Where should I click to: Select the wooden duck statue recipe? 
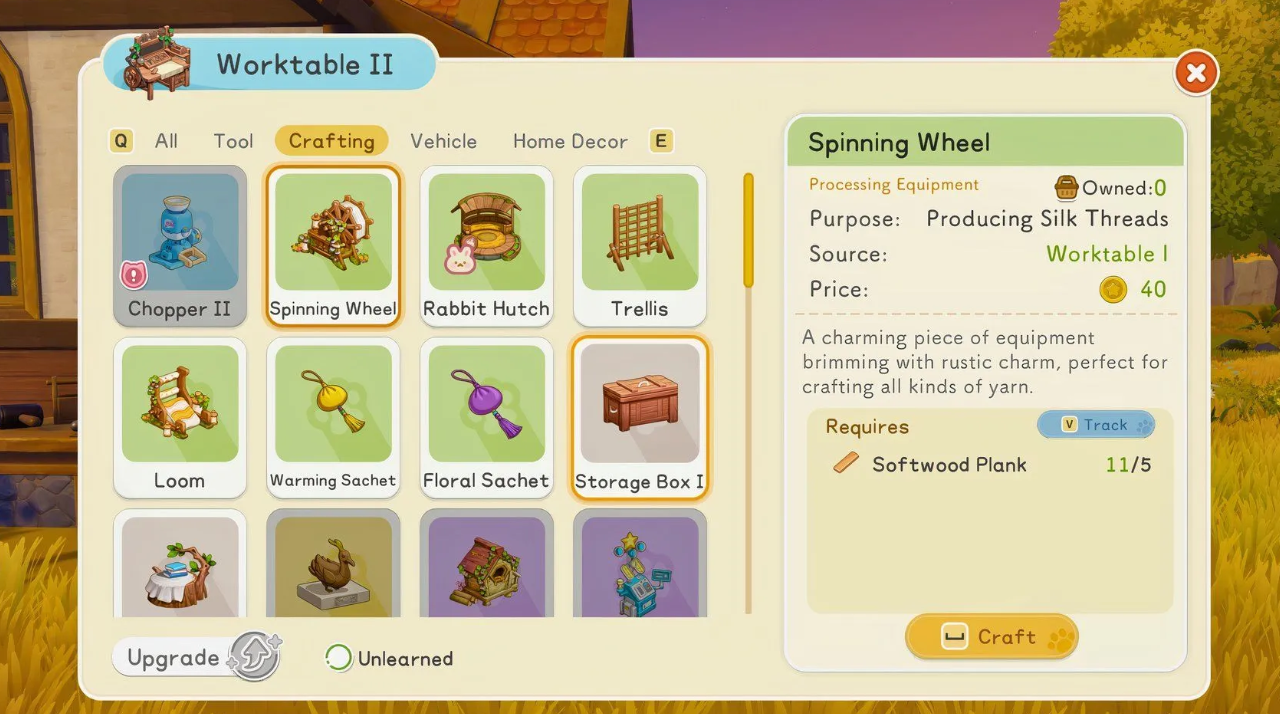coord(333,566)
